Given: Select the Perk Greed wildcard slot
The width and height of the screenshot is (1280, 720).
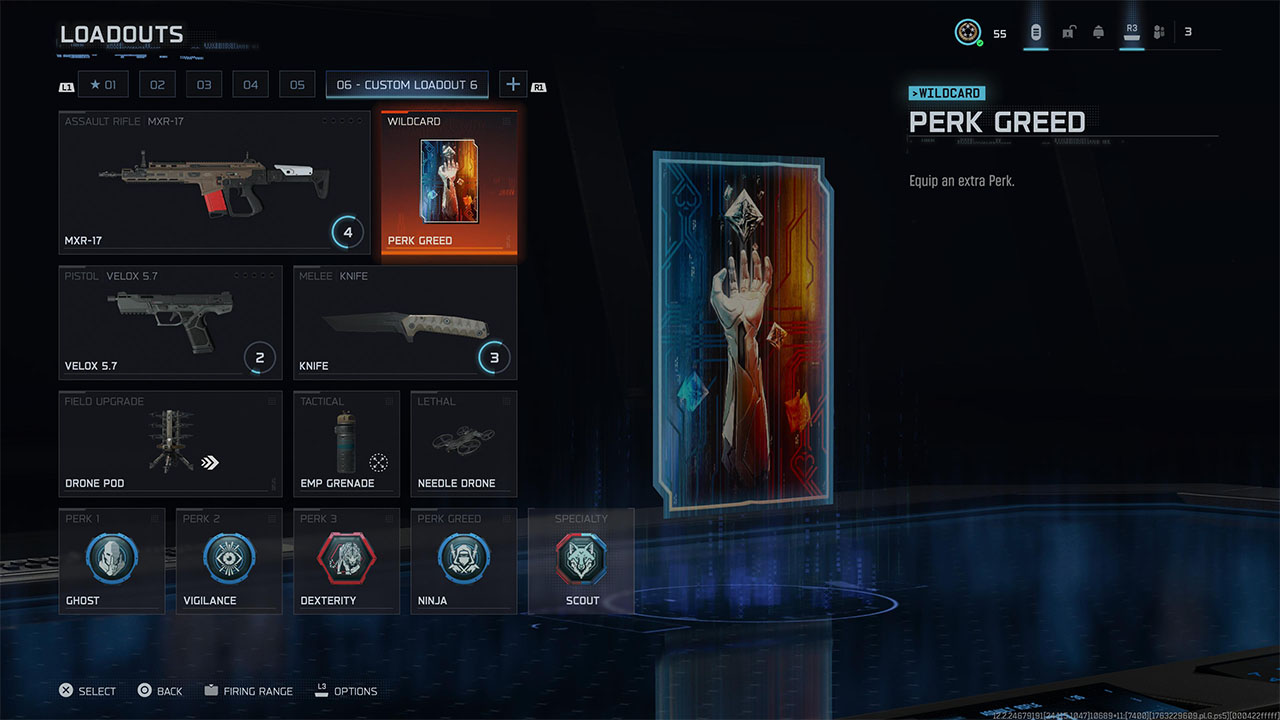Looking at the screenshot, I should [449, 182].
